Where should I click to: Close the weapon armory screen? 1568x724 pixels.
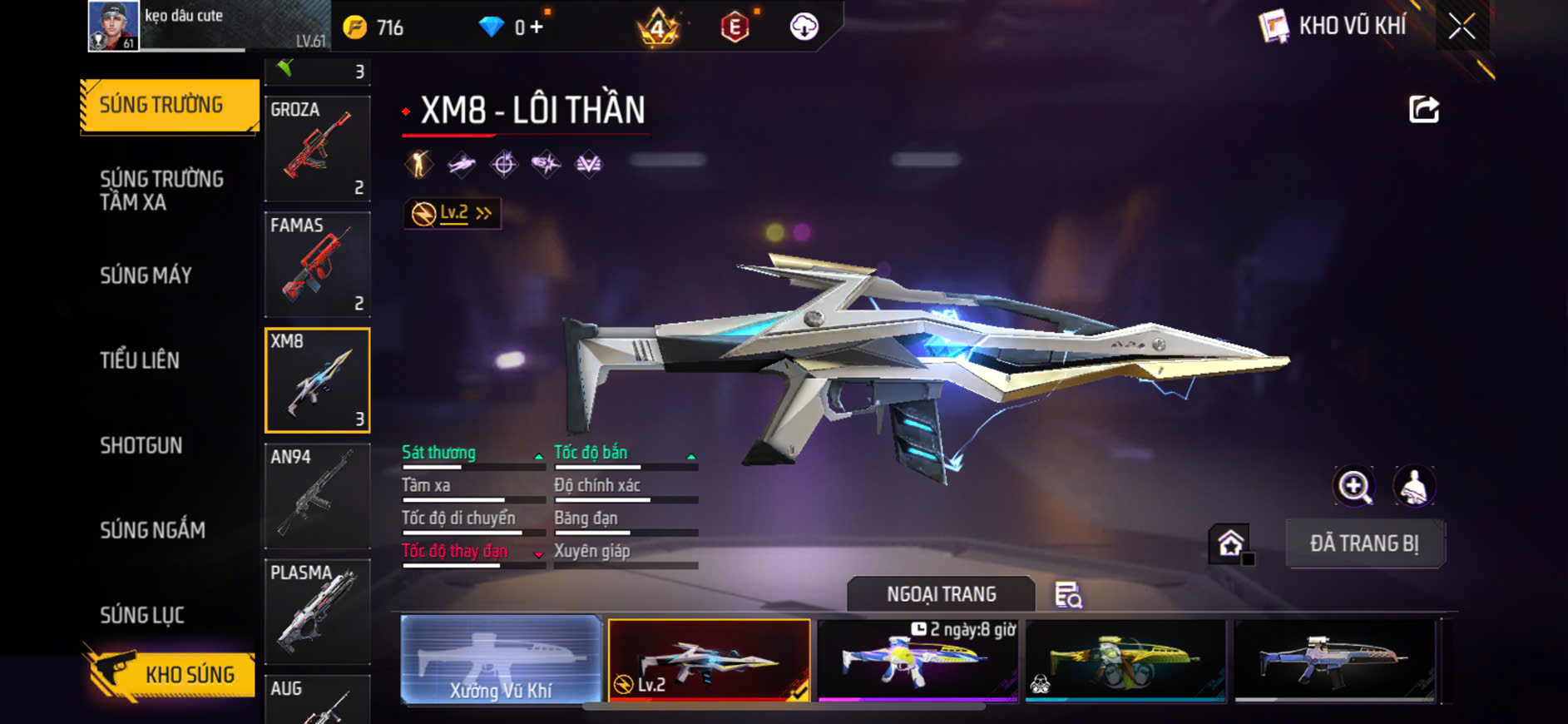1462,27
